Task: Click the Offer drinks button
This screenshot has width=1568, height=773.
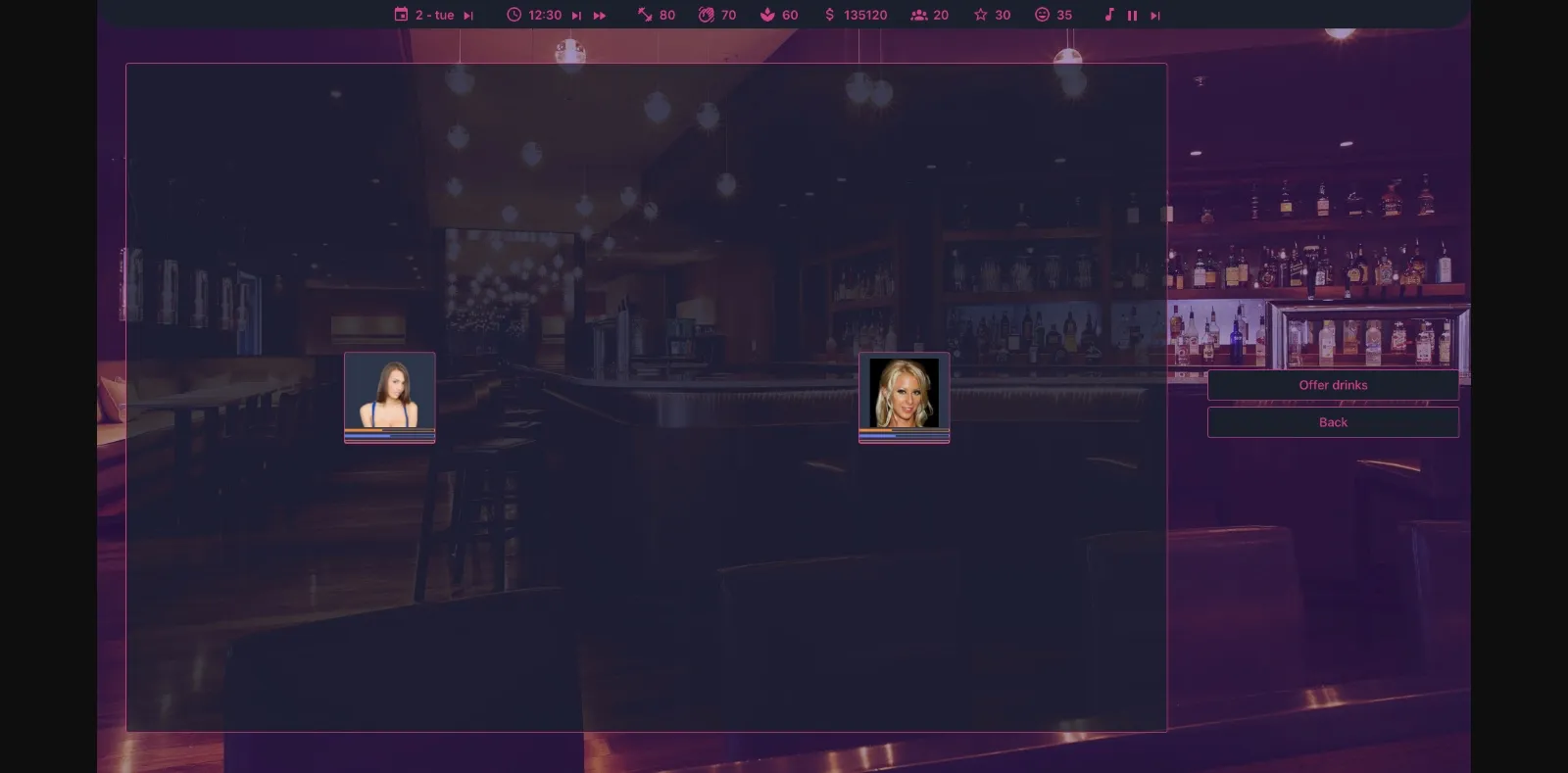Action: click(1333, 385)
